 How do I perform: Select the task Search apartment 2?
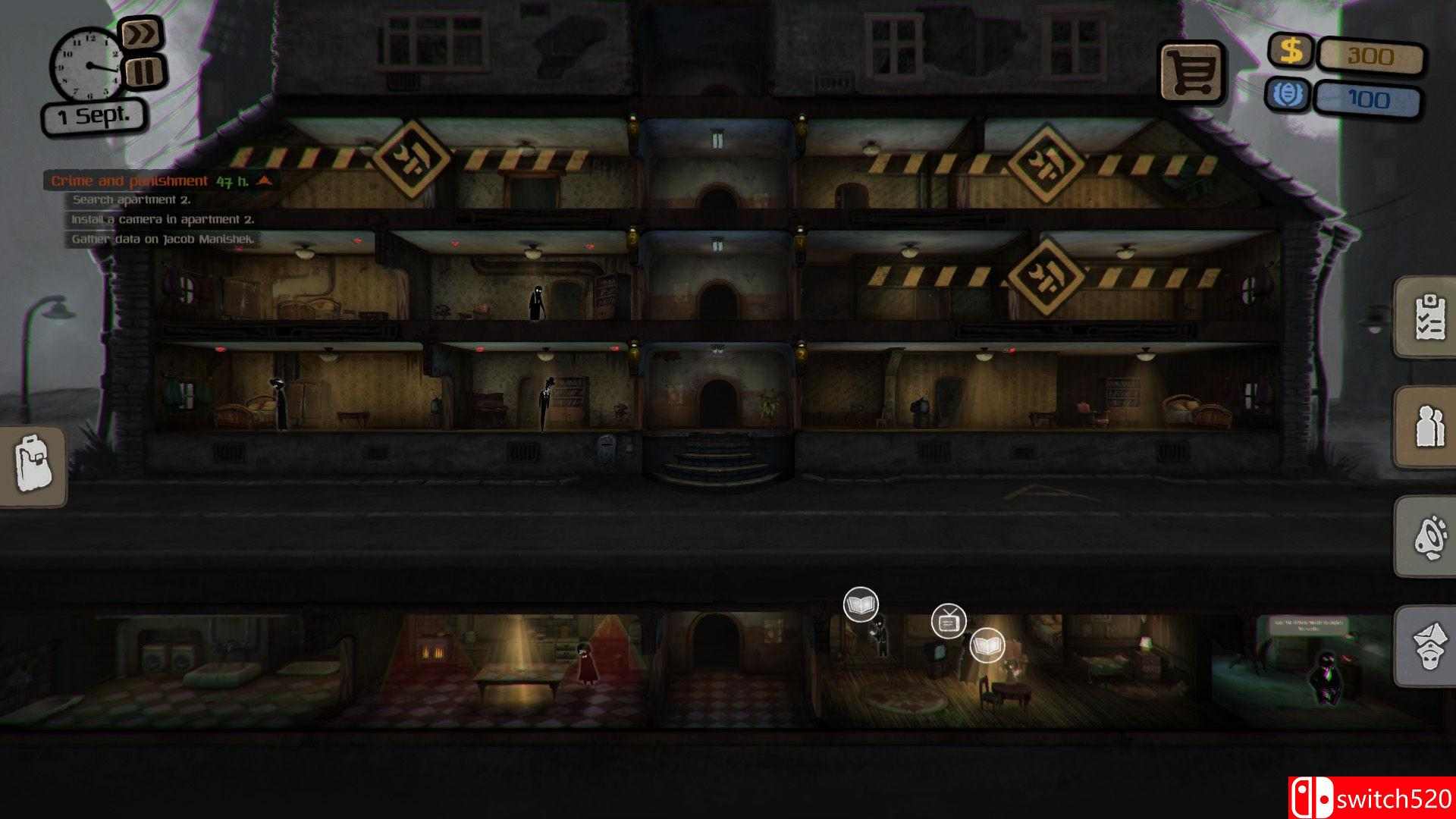point(133,200)
